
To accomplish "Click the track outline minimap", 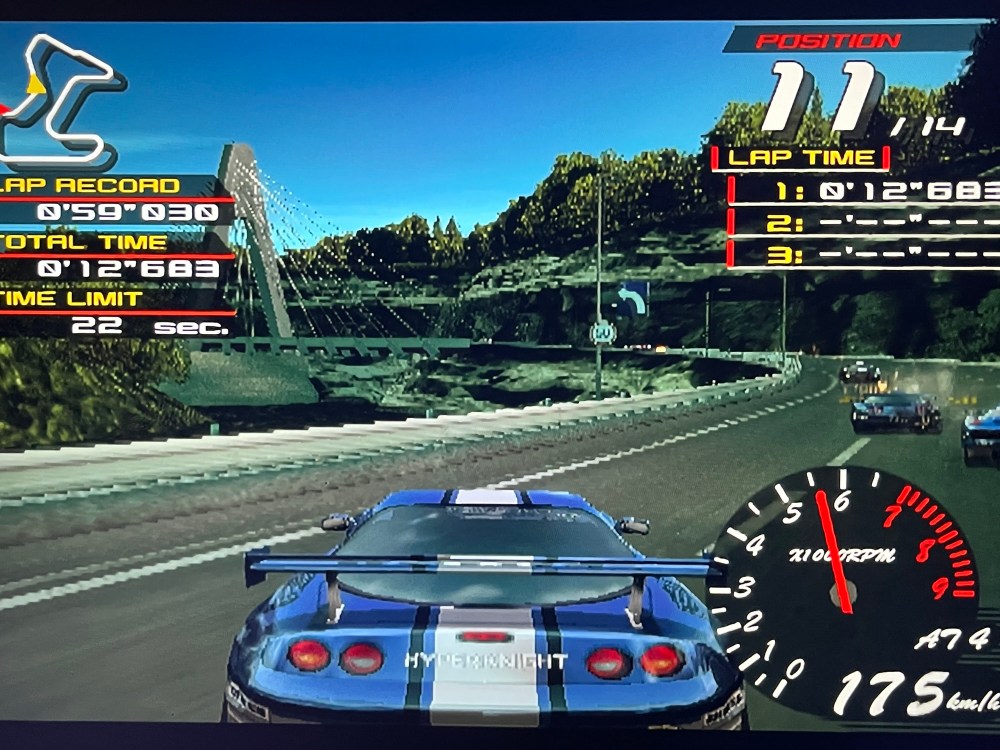I will point(60,100).
